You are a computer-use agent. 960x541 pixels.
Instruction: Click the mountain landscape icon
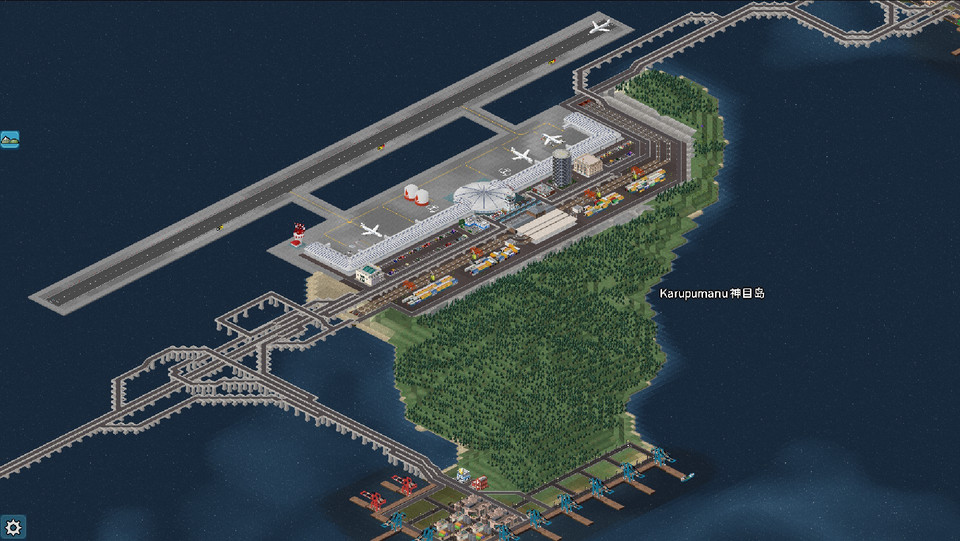[x=10, y=140]
